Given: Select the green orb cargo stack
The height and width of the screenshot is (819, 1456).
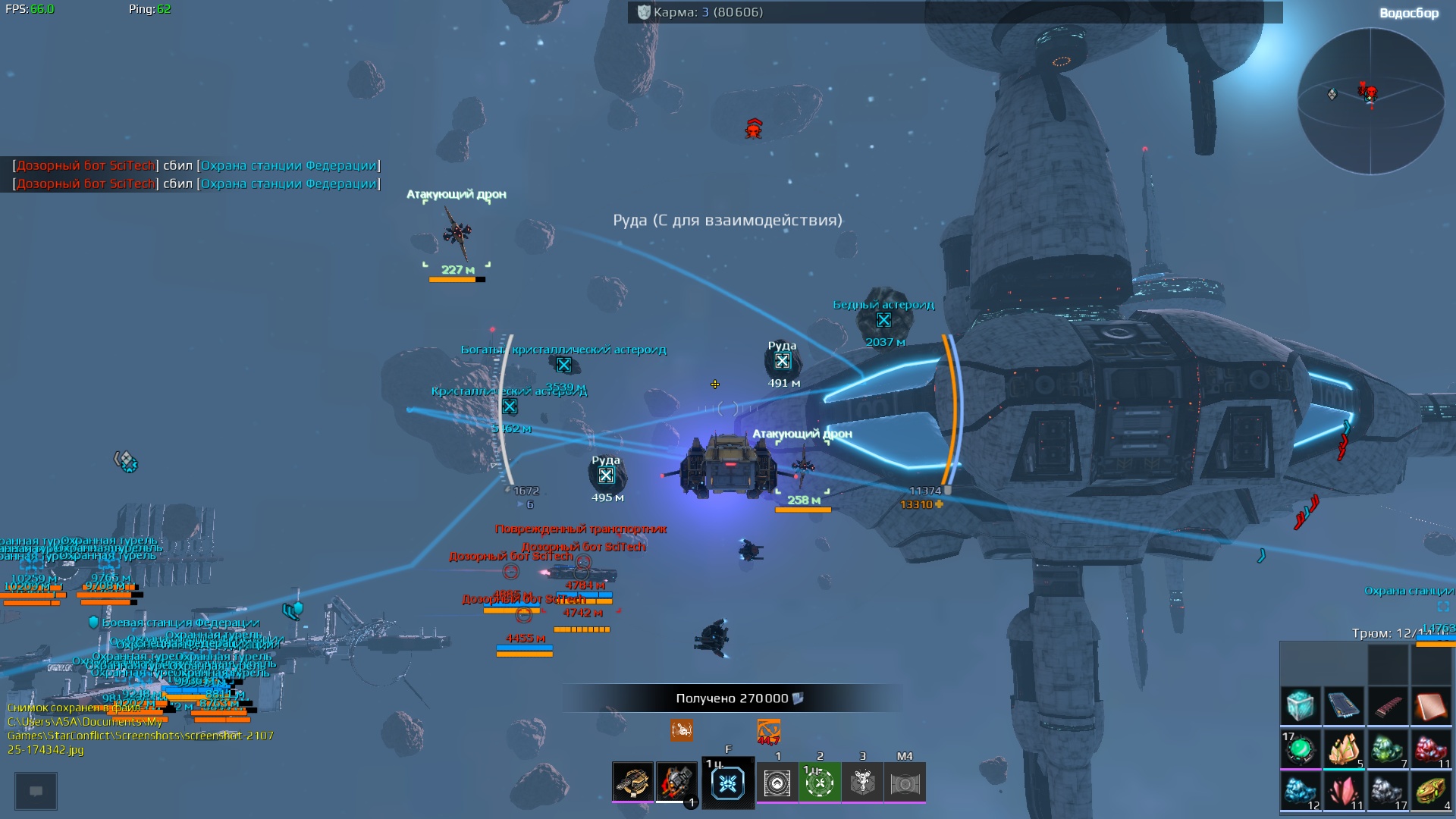Looking at the screenshot, I should point(1300,749).
